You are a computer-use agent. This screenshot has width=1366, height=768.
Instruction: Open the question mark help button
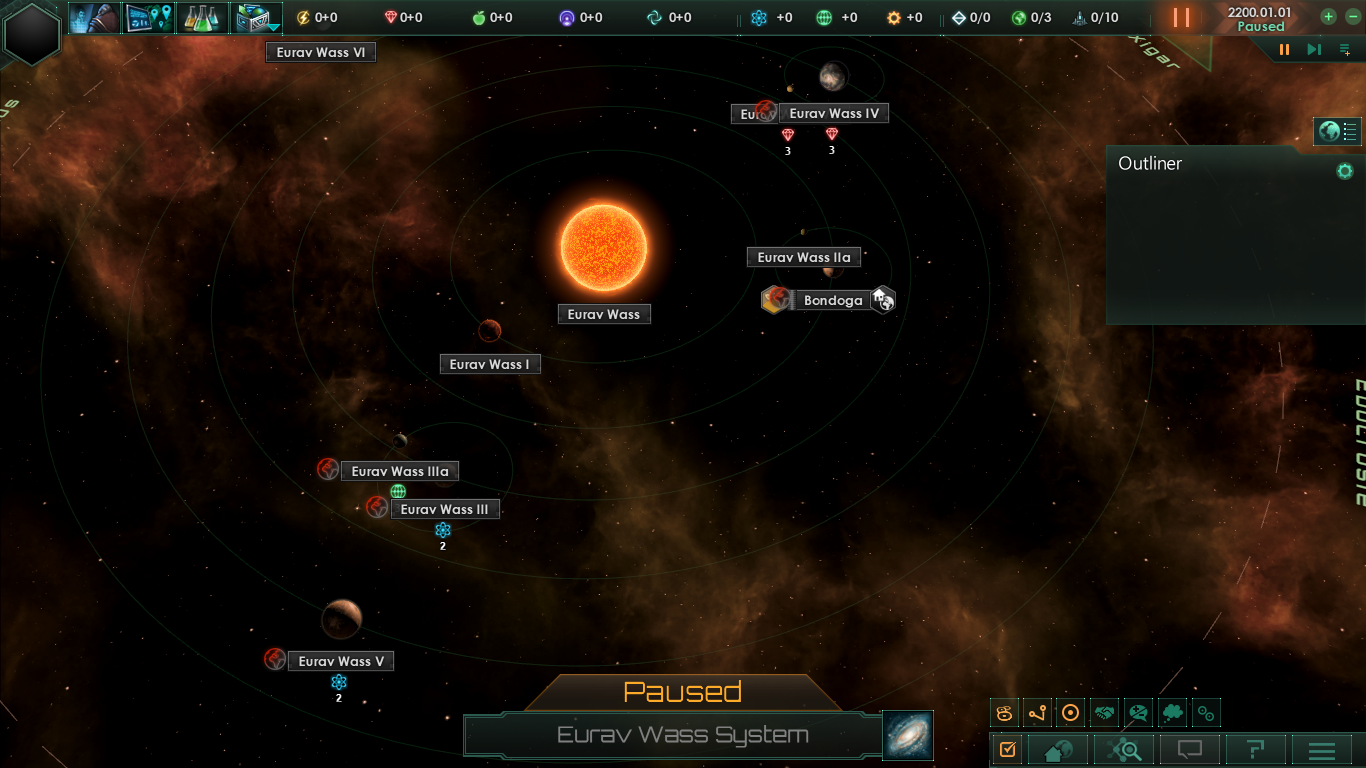(1255, 749)
